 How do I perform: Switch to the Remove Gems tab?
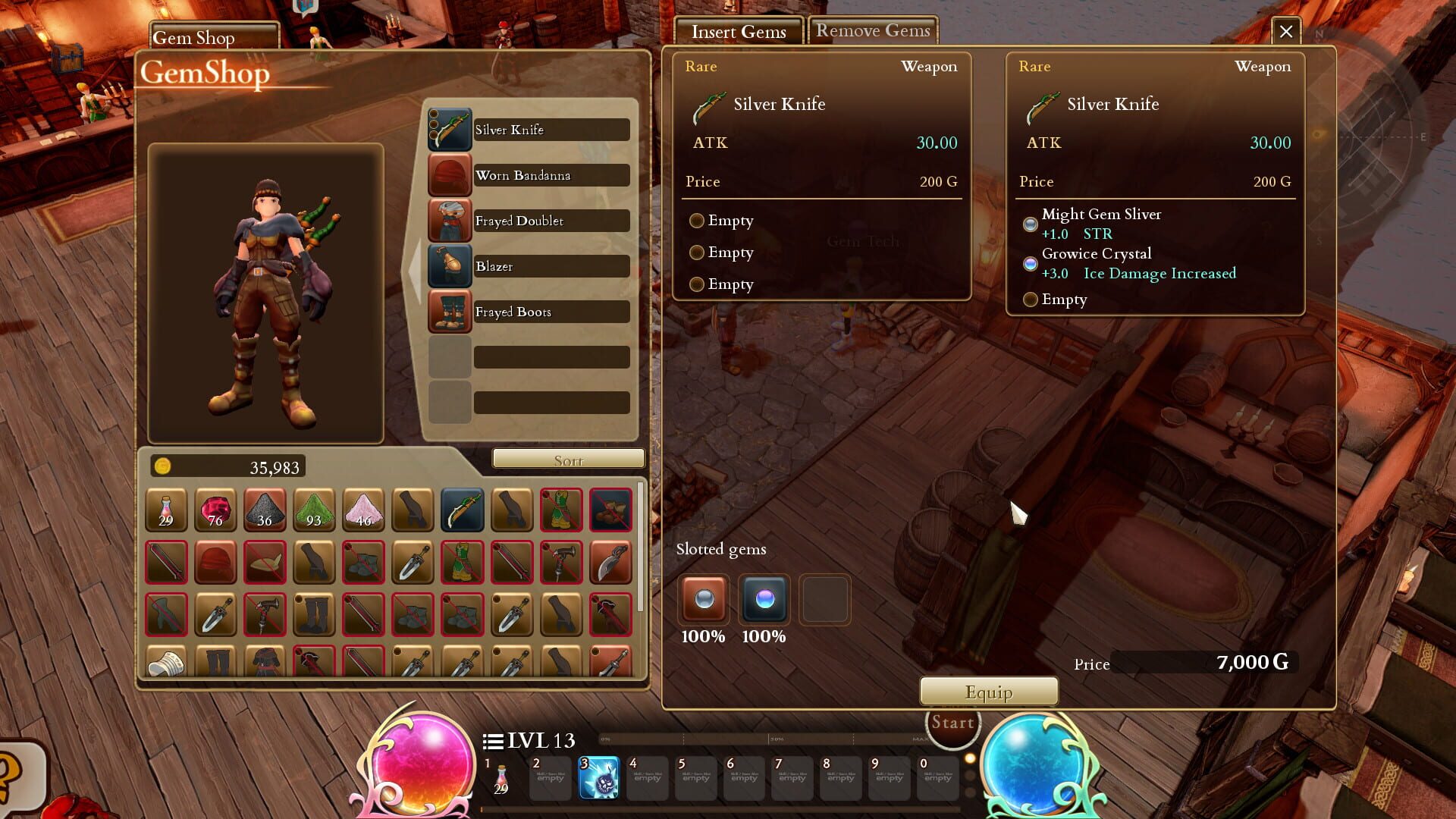click(872, 30)
